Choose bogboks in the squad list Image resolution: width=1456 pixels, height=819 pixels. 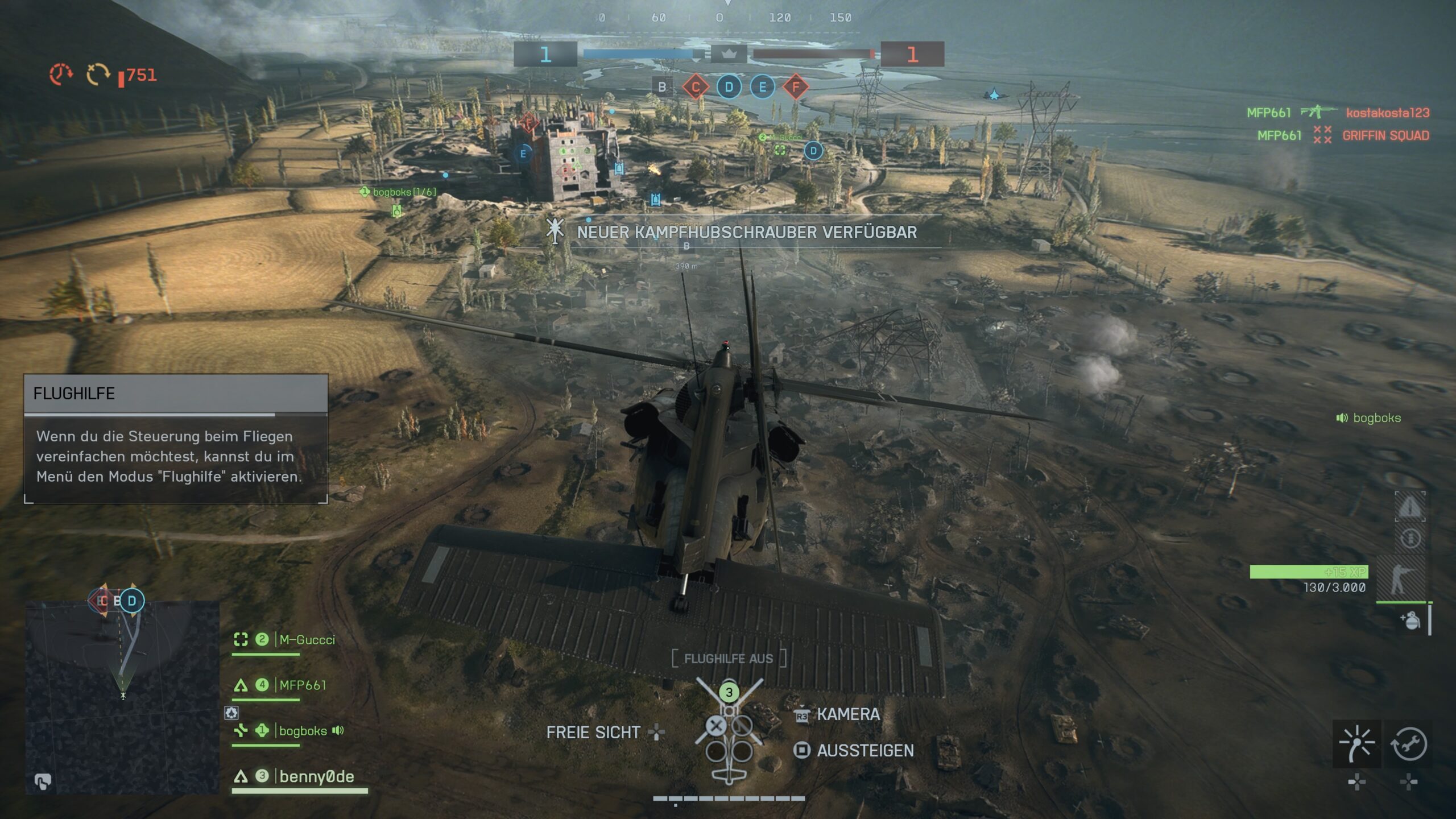303,731
